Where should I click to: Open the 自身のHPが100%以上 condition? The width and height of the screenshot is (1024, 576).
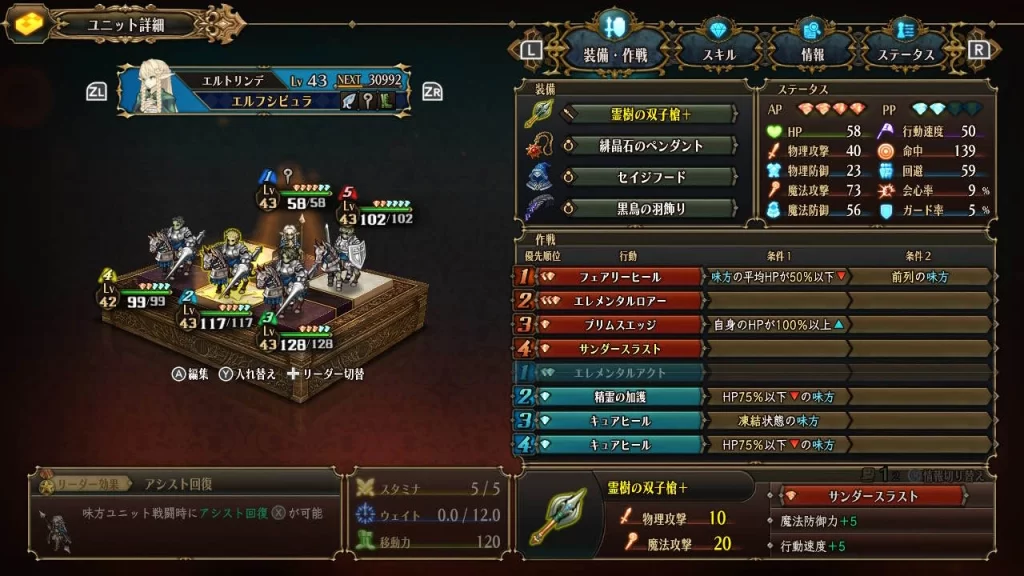(x=778, y=325)
